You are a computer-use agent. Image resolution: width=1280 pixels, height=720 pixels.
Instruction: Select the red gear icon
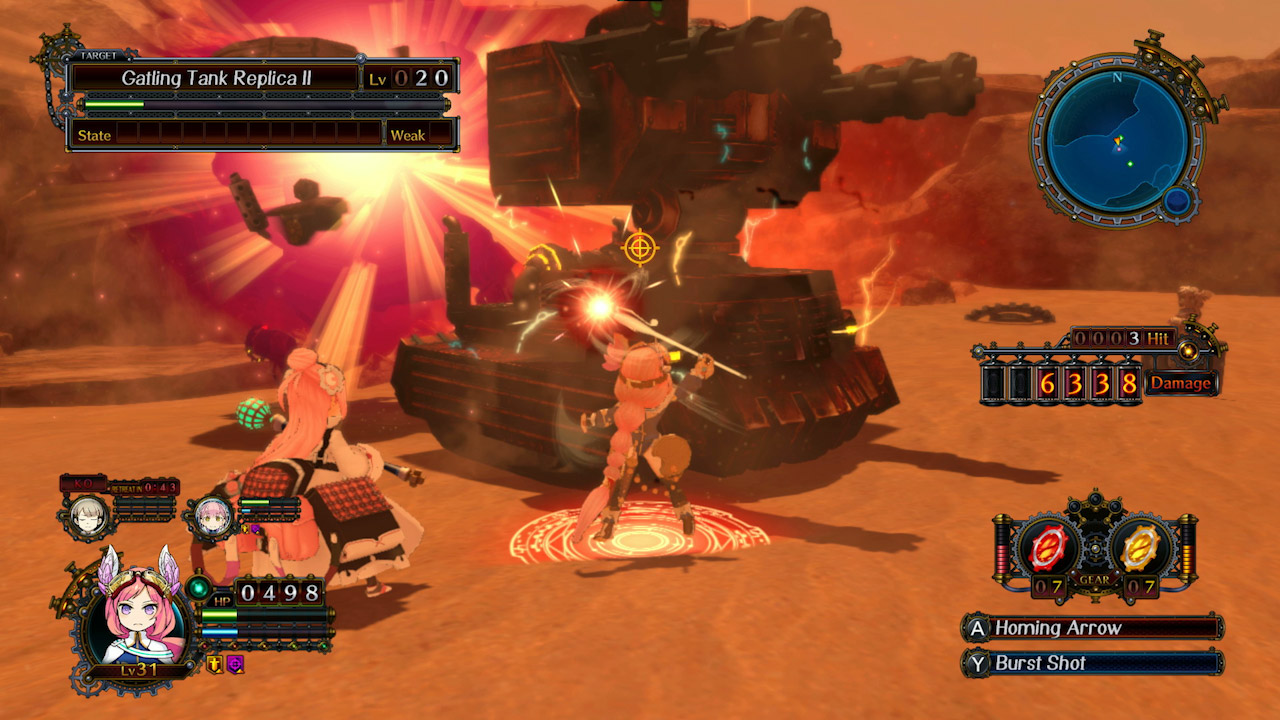point(1047,548)
